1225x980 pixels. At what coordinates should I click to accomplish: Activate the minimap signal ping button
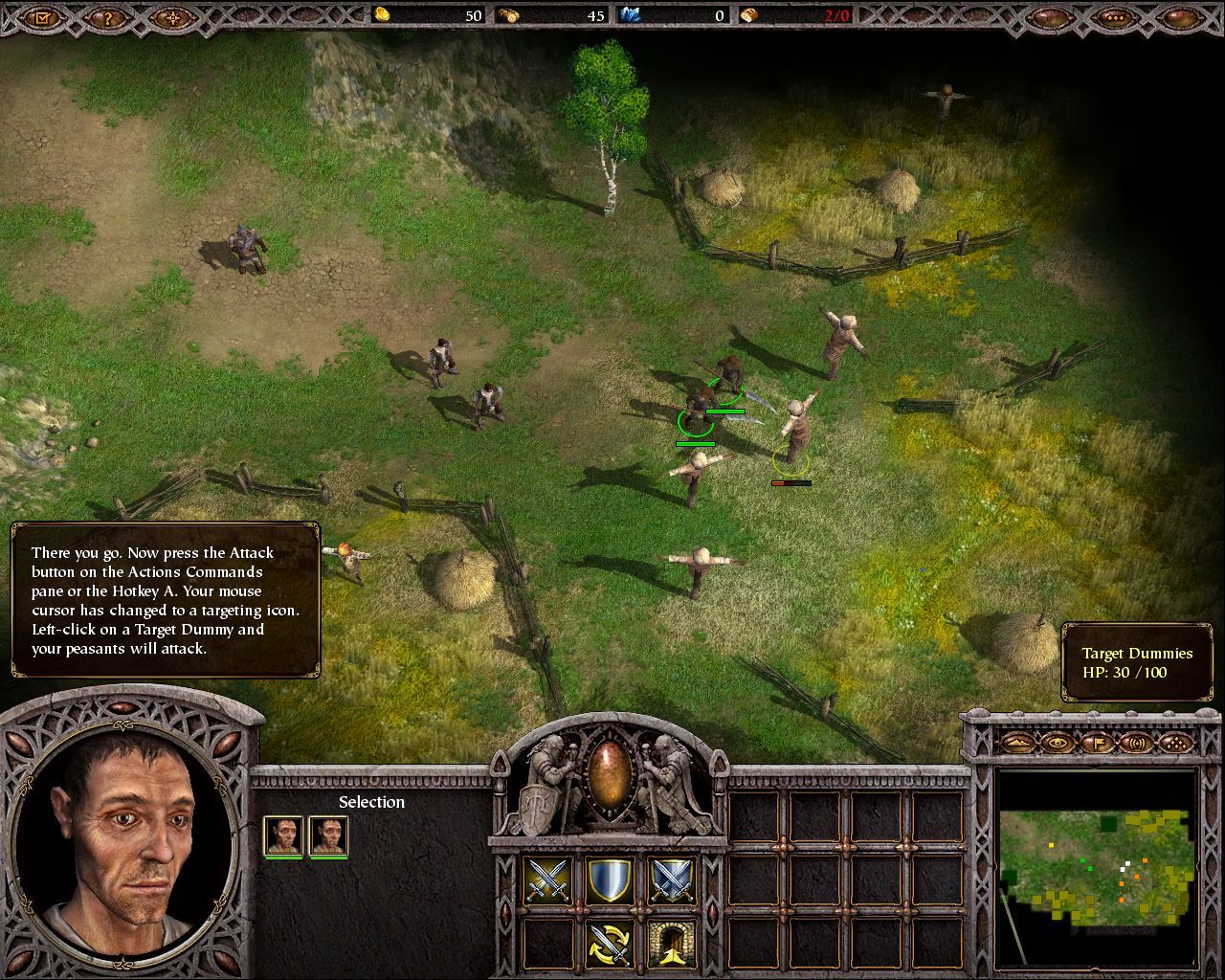1137,742
